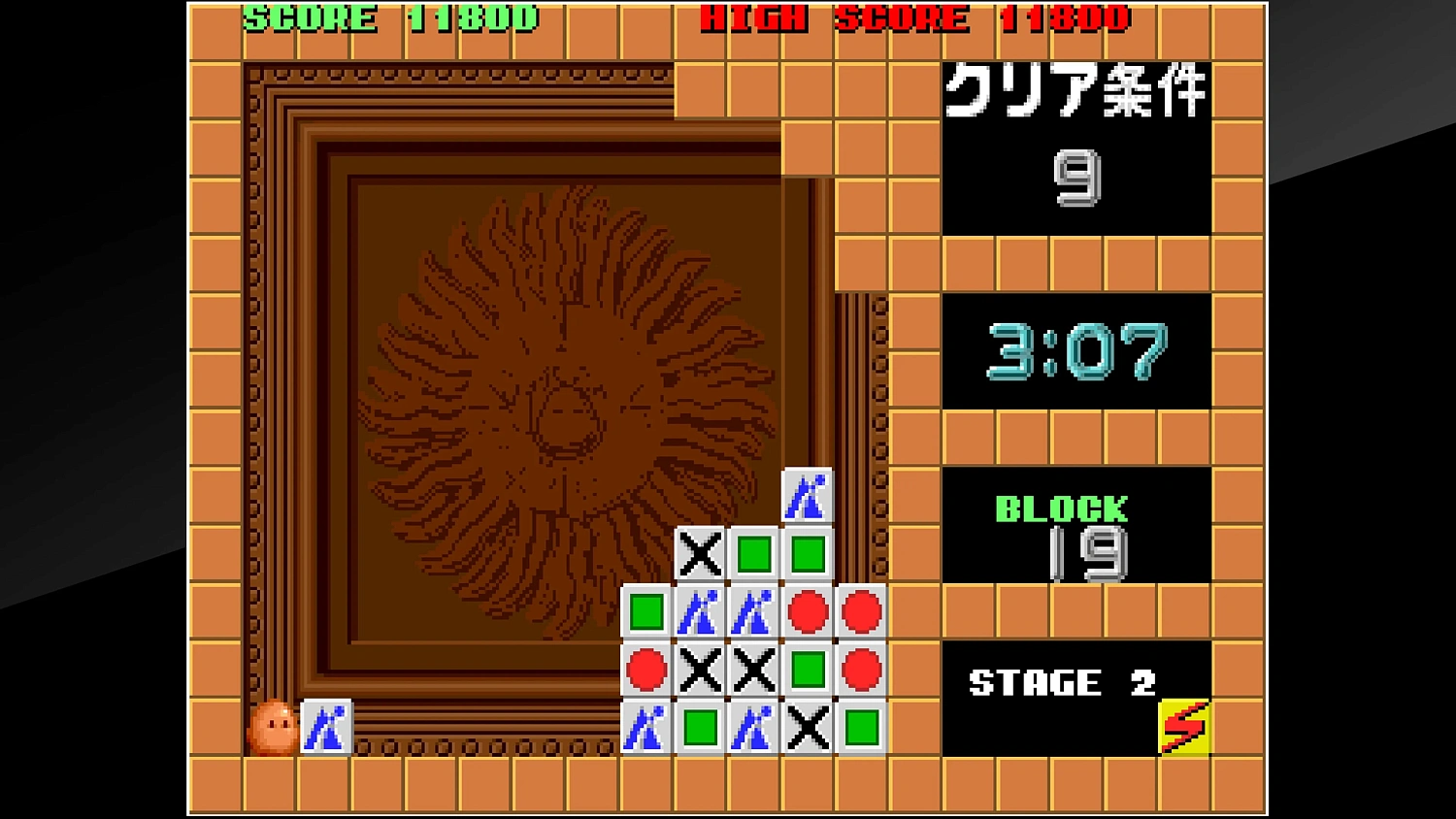Click the leftmost blue flask block in bottom row
This screenshot has width=1456, height=819.
click(x=645, y=728)
